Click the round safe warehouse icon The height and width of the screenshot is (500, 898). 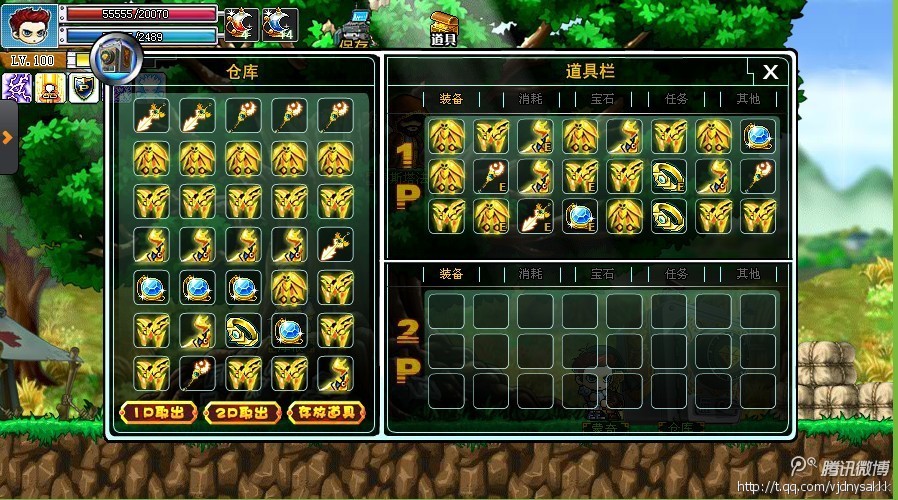tap(112, 57)
